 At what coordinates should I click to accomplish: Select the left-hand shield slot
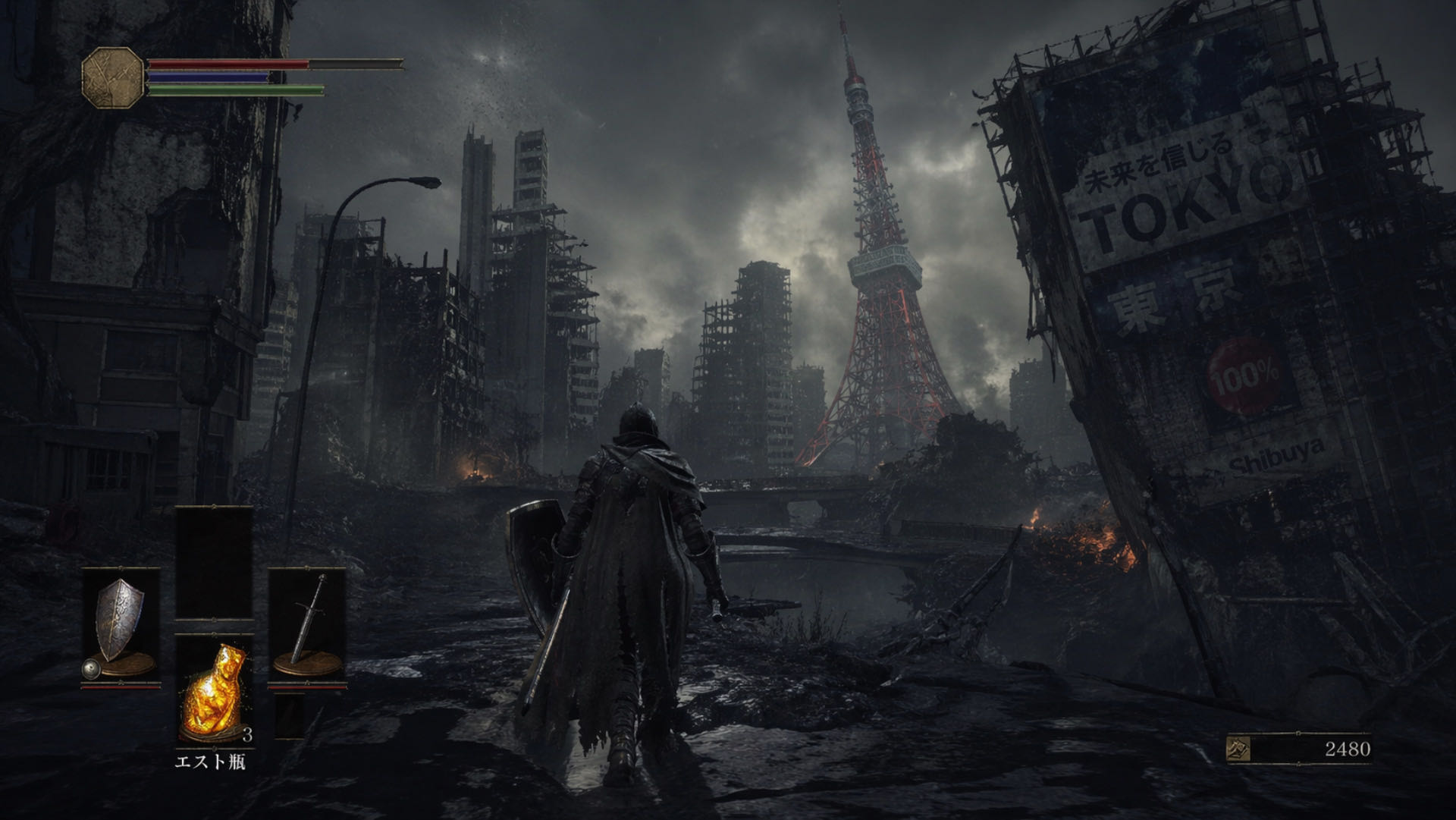click(x=121, y=627)
